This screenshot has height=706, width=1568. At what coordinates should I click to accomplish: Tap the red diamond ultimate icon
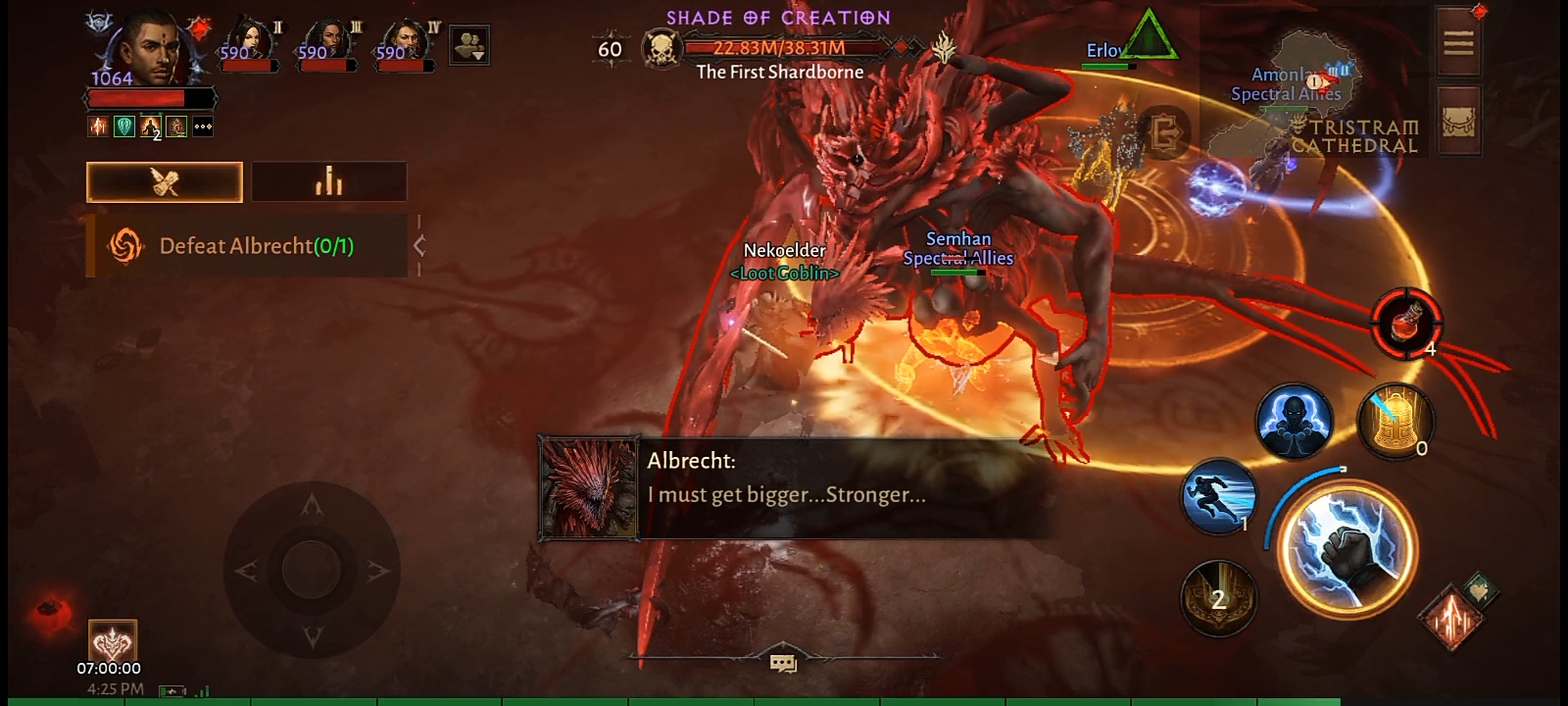point(1450,618)
